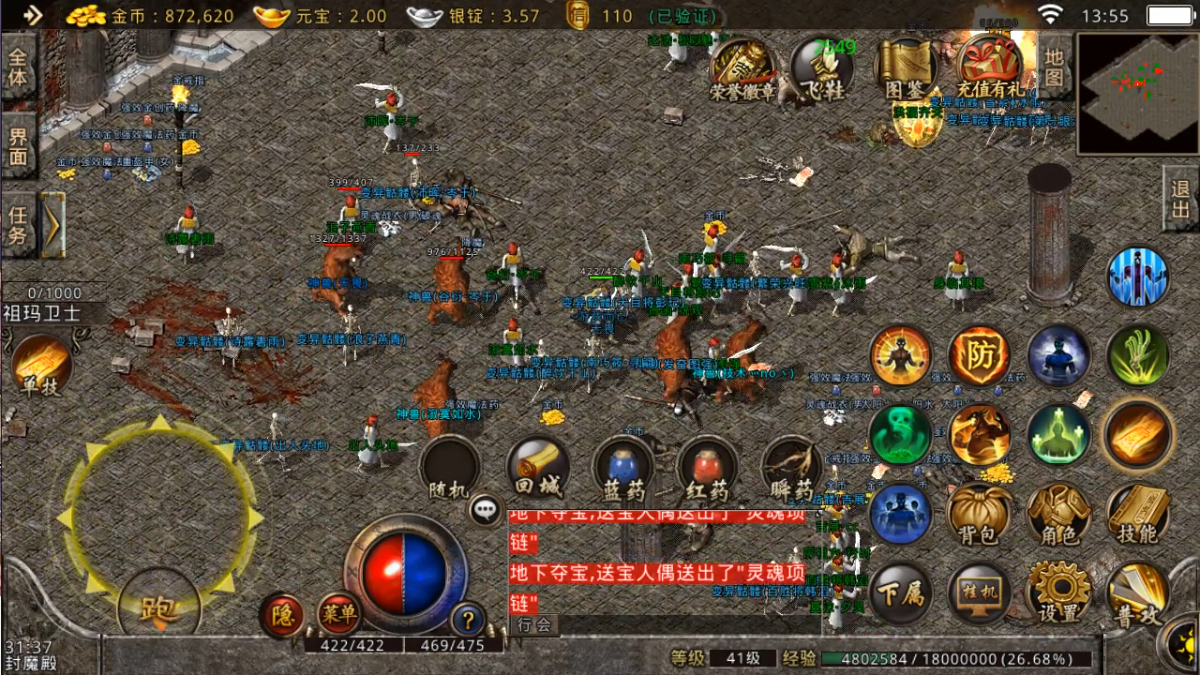Use the 回城 town return scroll
The height and width of the screenshot is (675, 1200).
pyautogui.click(x=538, y=468)
